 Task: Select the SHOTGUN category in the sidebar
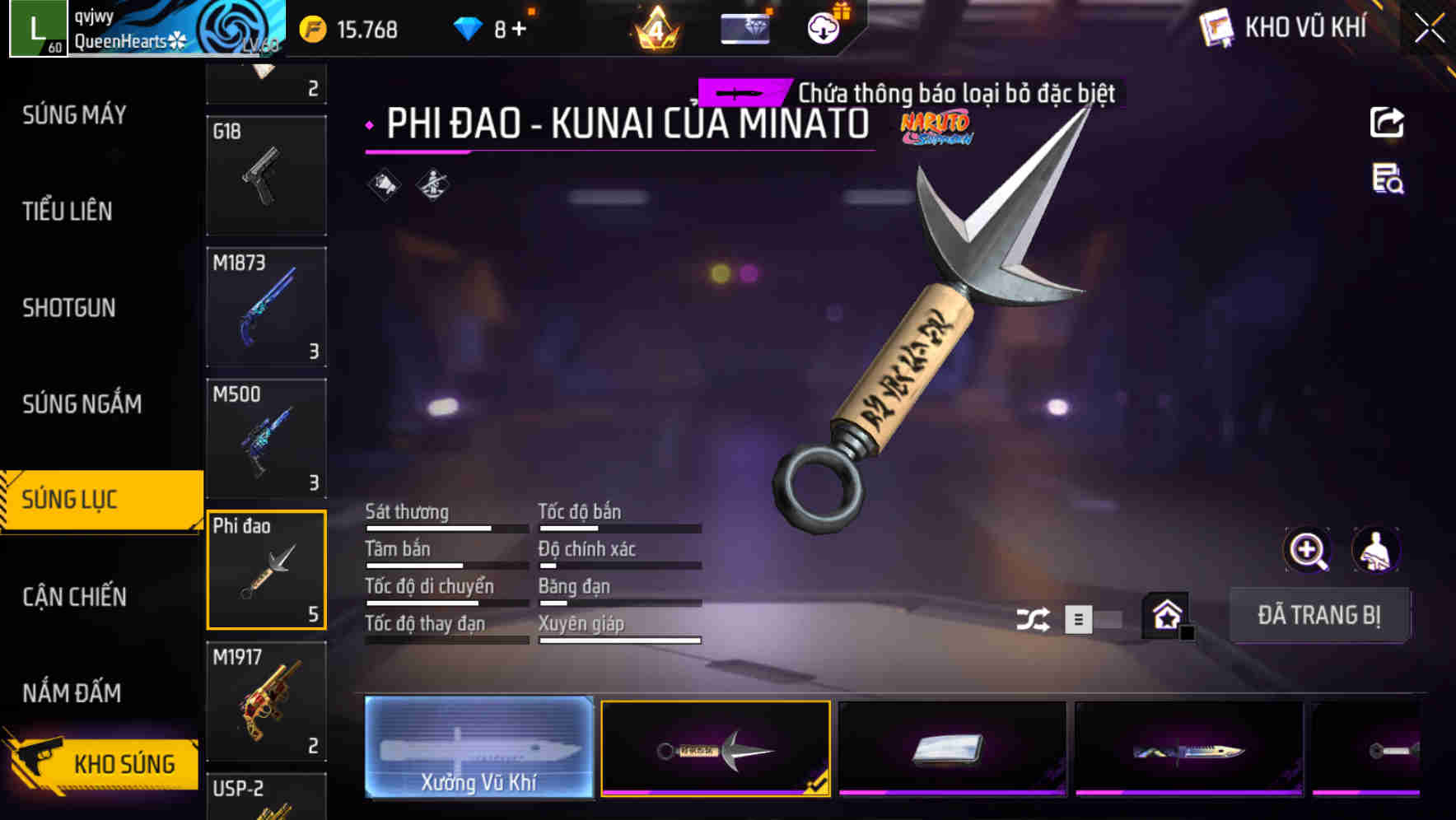69,308
